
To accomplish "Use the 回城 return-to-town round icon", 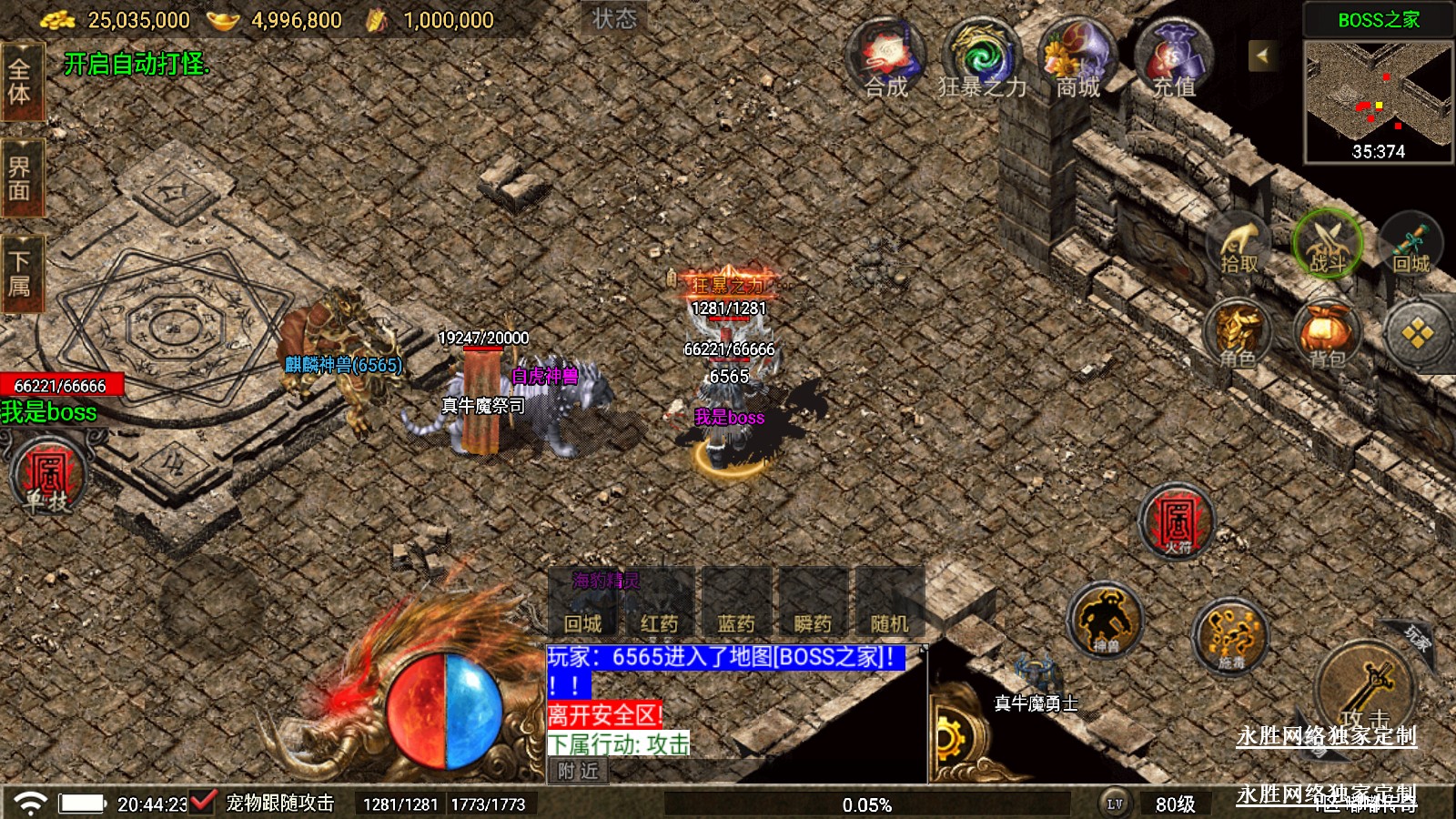I will click(1411, 246).
